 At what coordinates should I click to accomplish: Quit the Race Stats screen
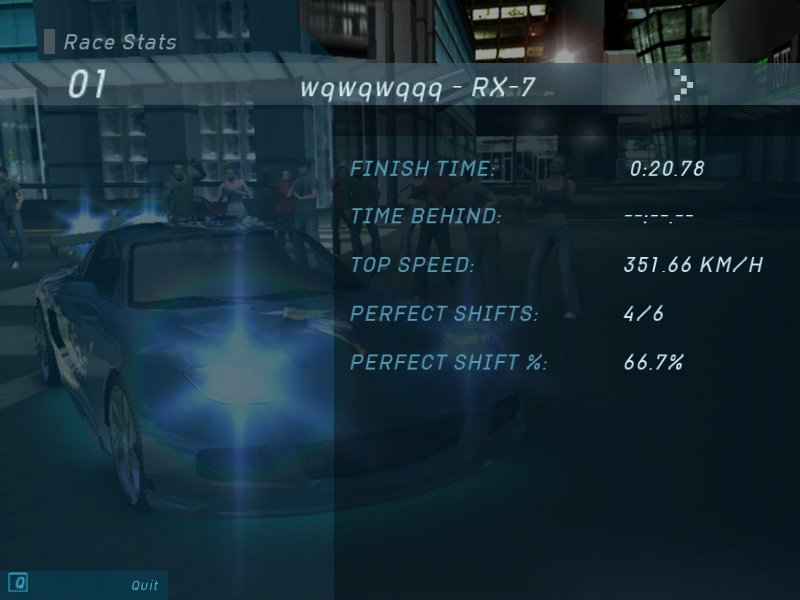click(144, 586)
